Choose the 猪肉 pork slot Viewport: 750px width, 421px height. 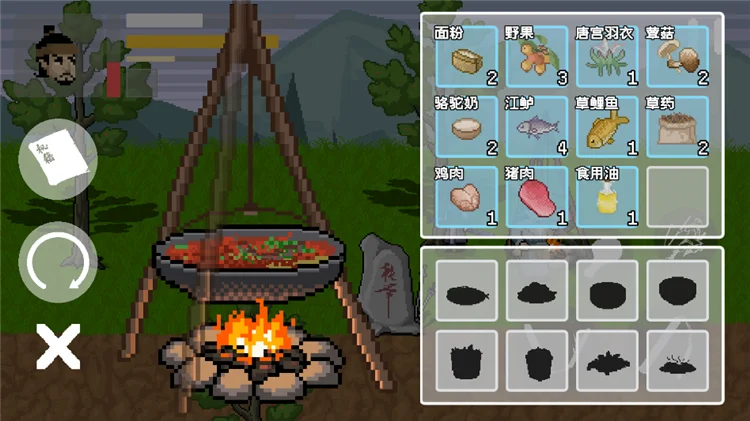click(536, 197)
